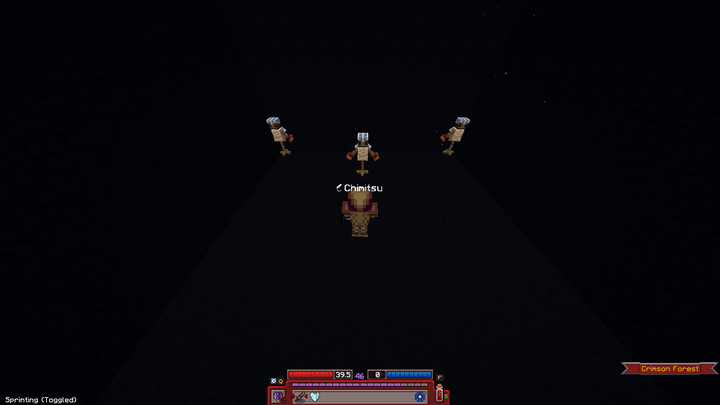Use the red potion bottle icon
This screenshot has height=405, width=720.
[439, 395]
